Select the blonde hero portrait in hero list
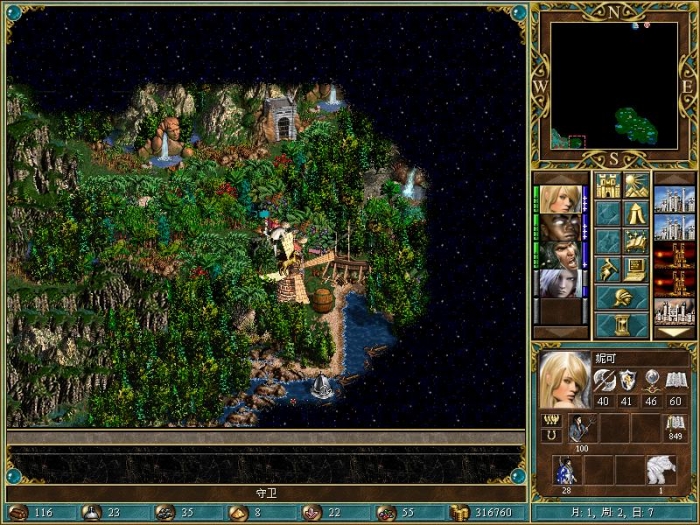The image size is (700, 525). coord(559,199)
